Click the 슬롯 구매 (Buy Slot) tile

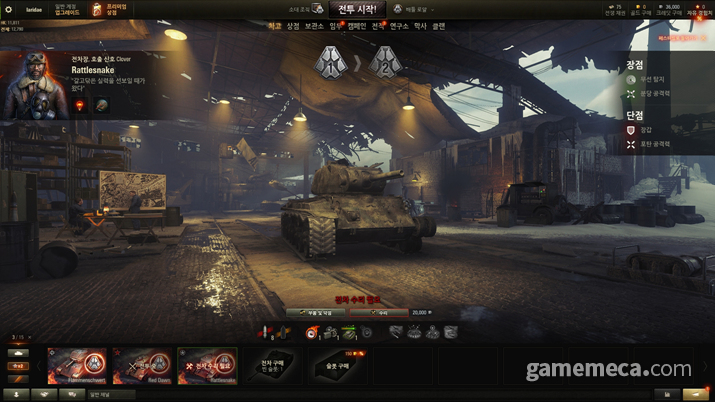click(x=336, y=365)
